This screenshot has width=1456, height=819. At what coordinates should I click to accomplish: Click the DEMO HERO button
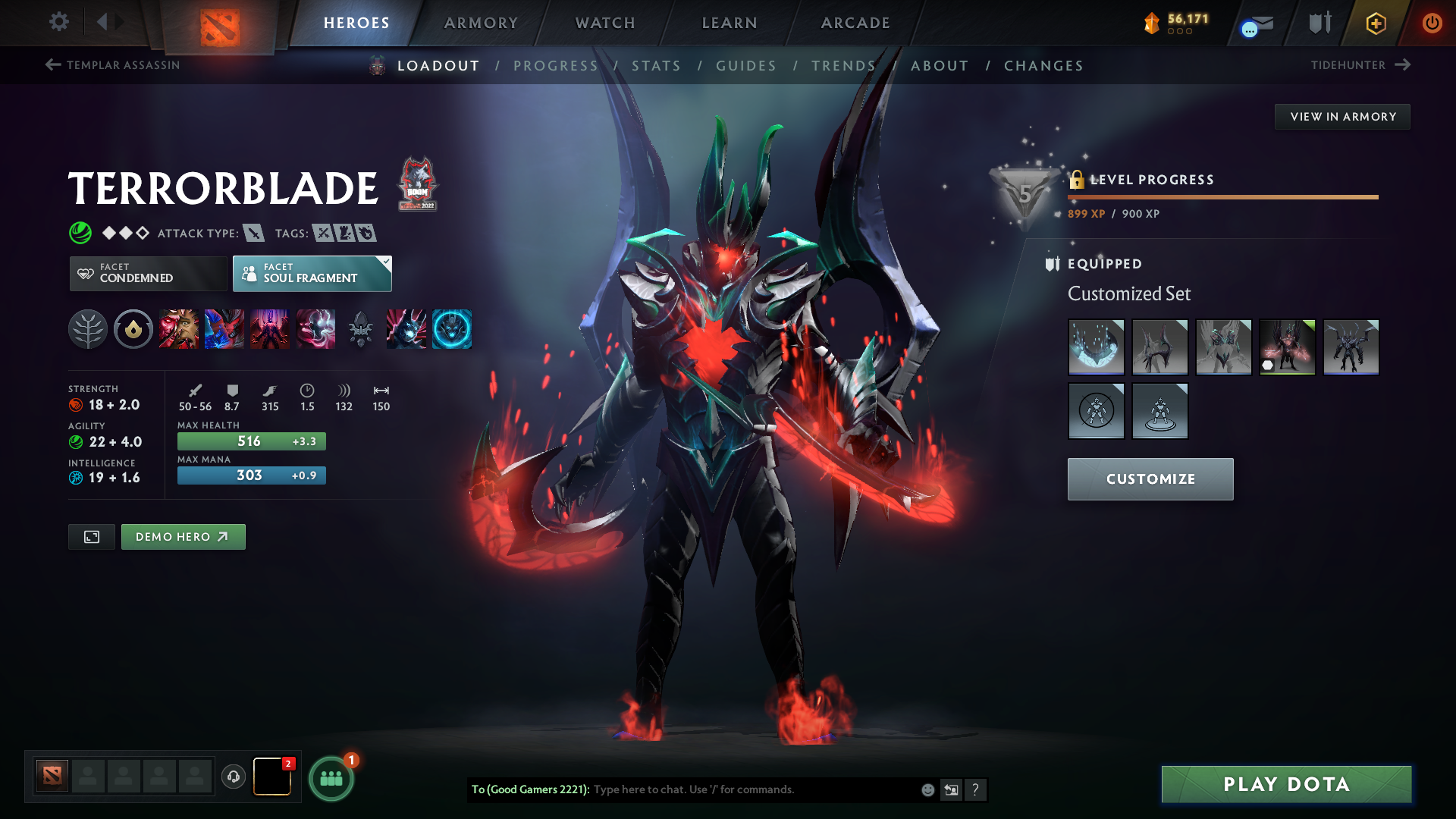click(183, 536)
